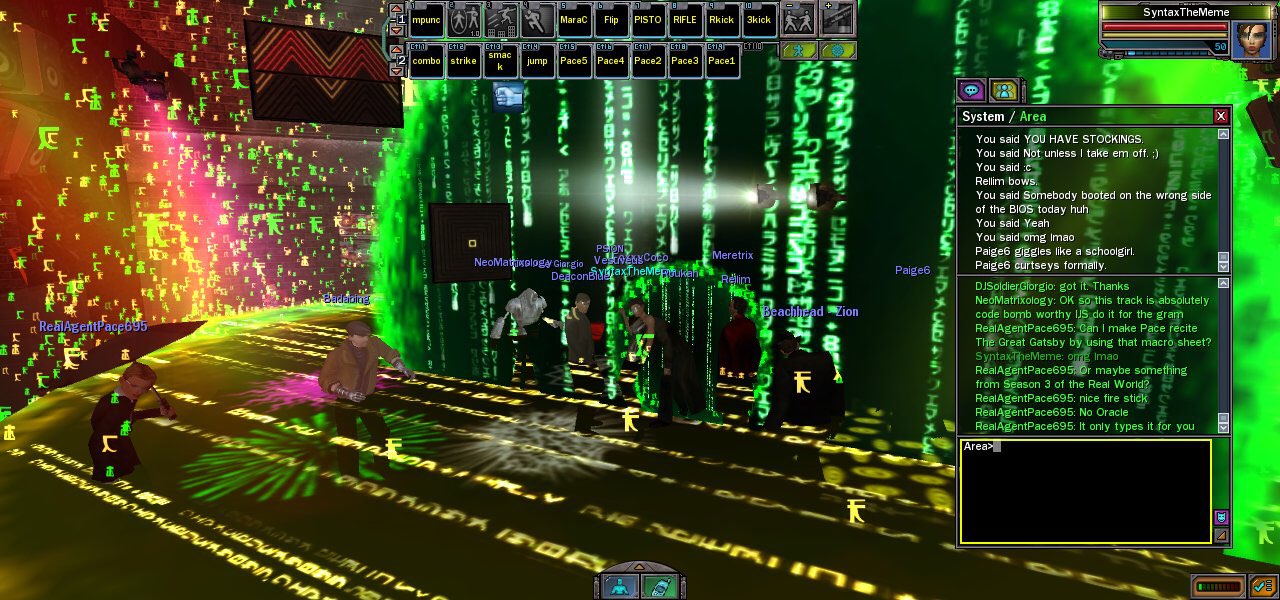Screen dimensions: 1280x600
Task: Activate the mpunc macro slot
Action: [x=426, y=20]
